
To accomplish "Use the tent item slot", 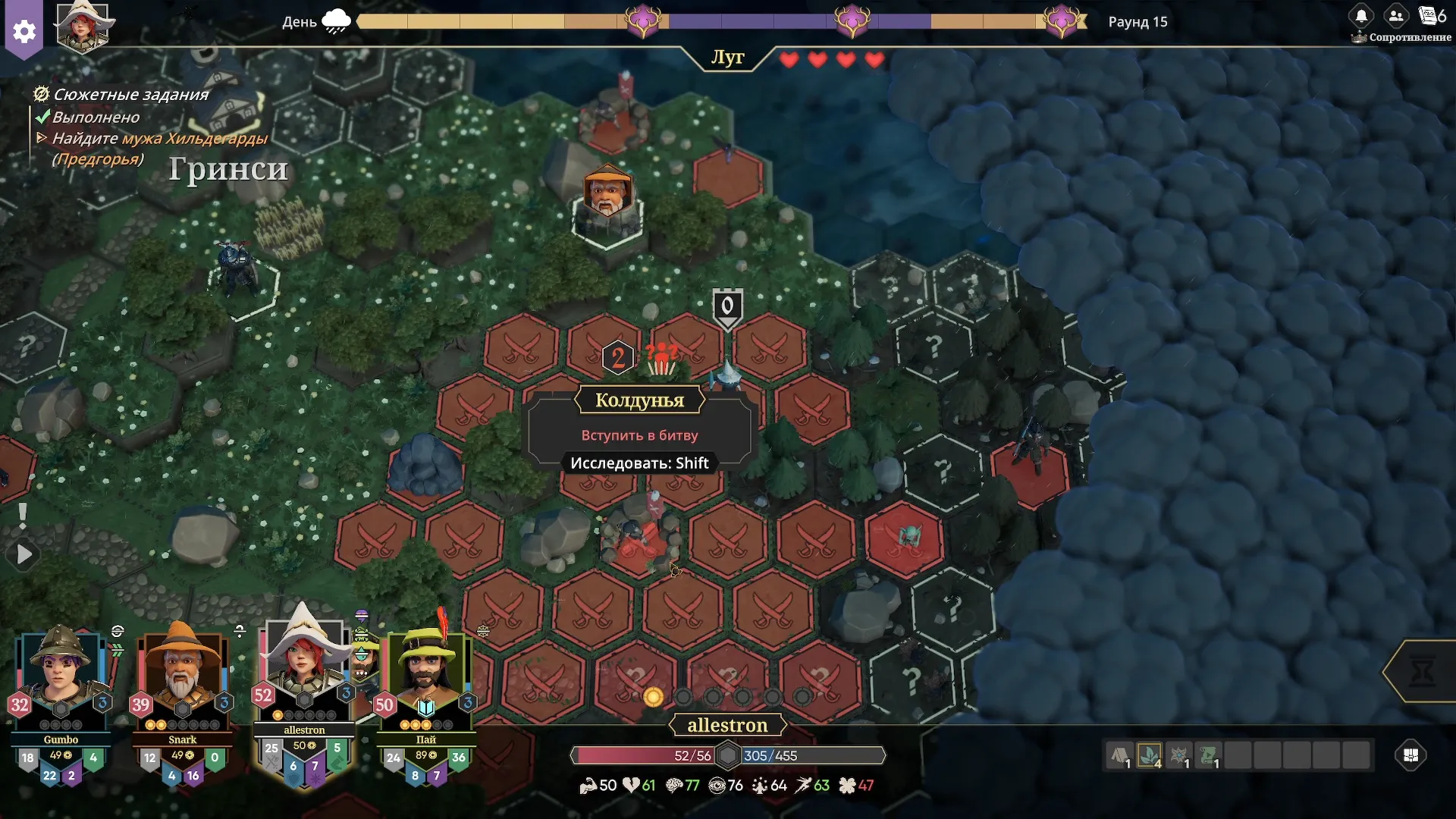I will coord(1120,755).
